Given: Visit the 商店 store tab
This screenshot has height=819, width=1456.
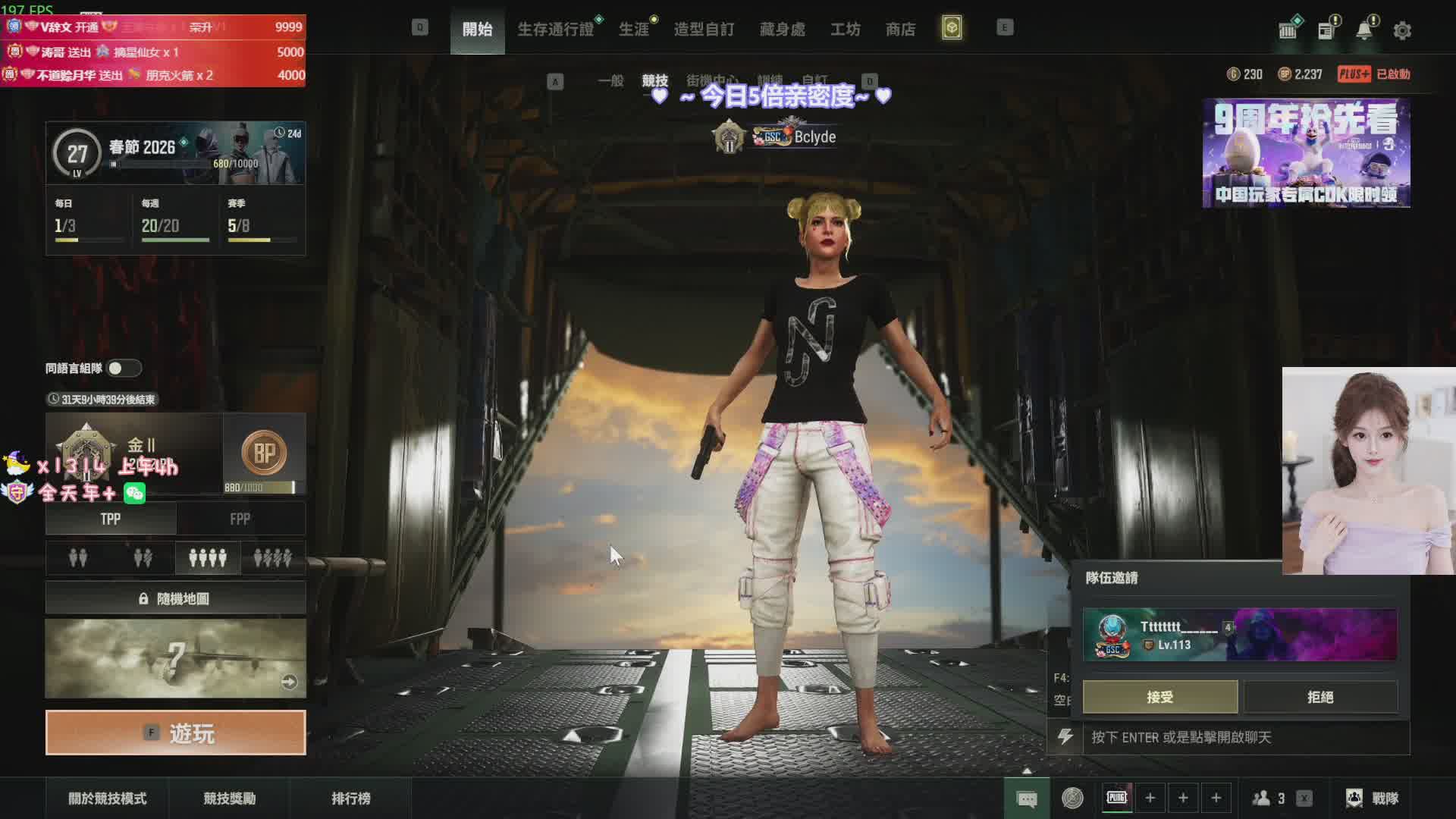Looking at the screenshot, I should click(900, 30).
